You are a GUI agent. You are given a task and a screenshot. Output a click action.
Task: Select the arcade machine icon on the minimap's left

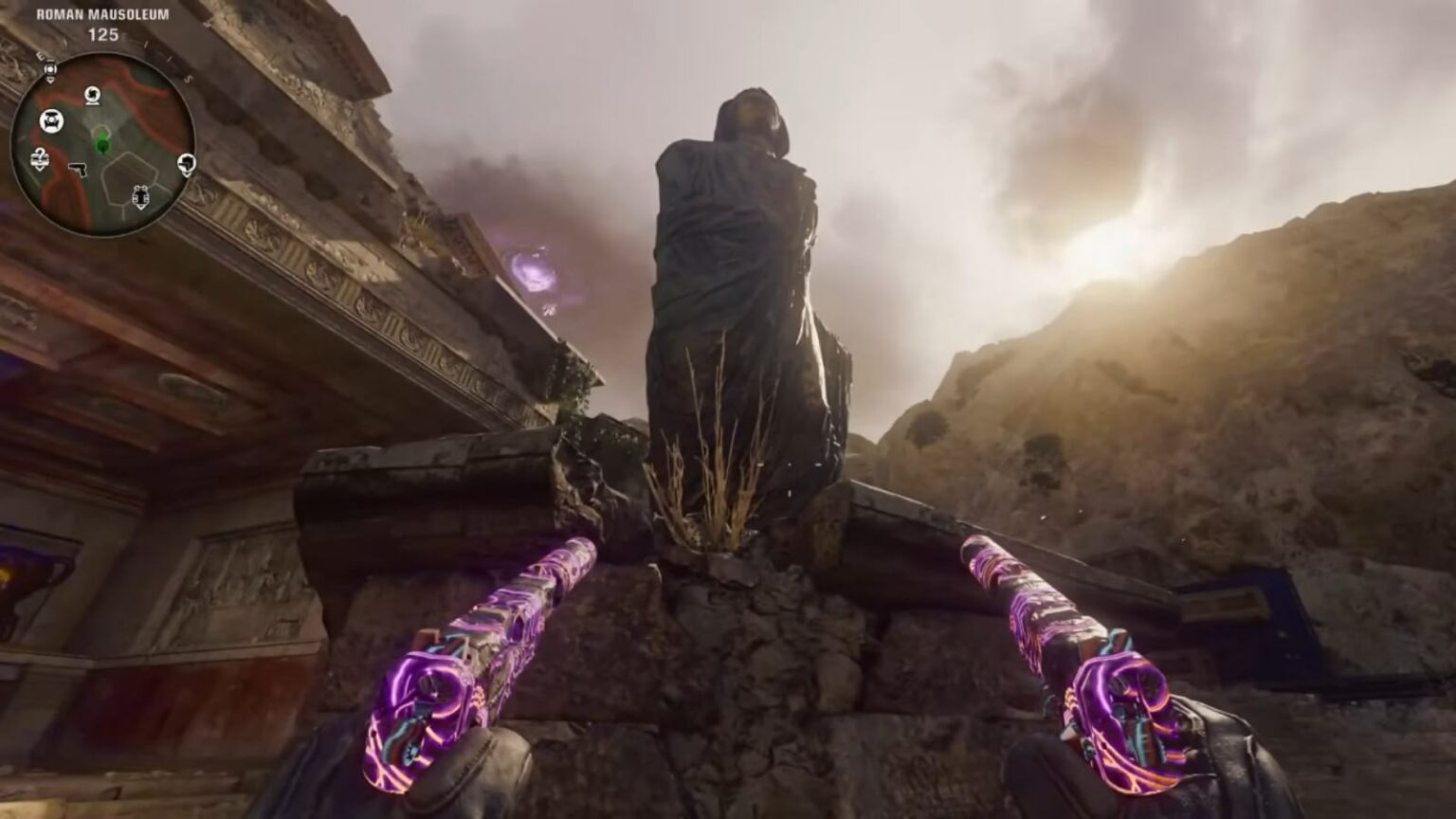[x=51, y=119]
